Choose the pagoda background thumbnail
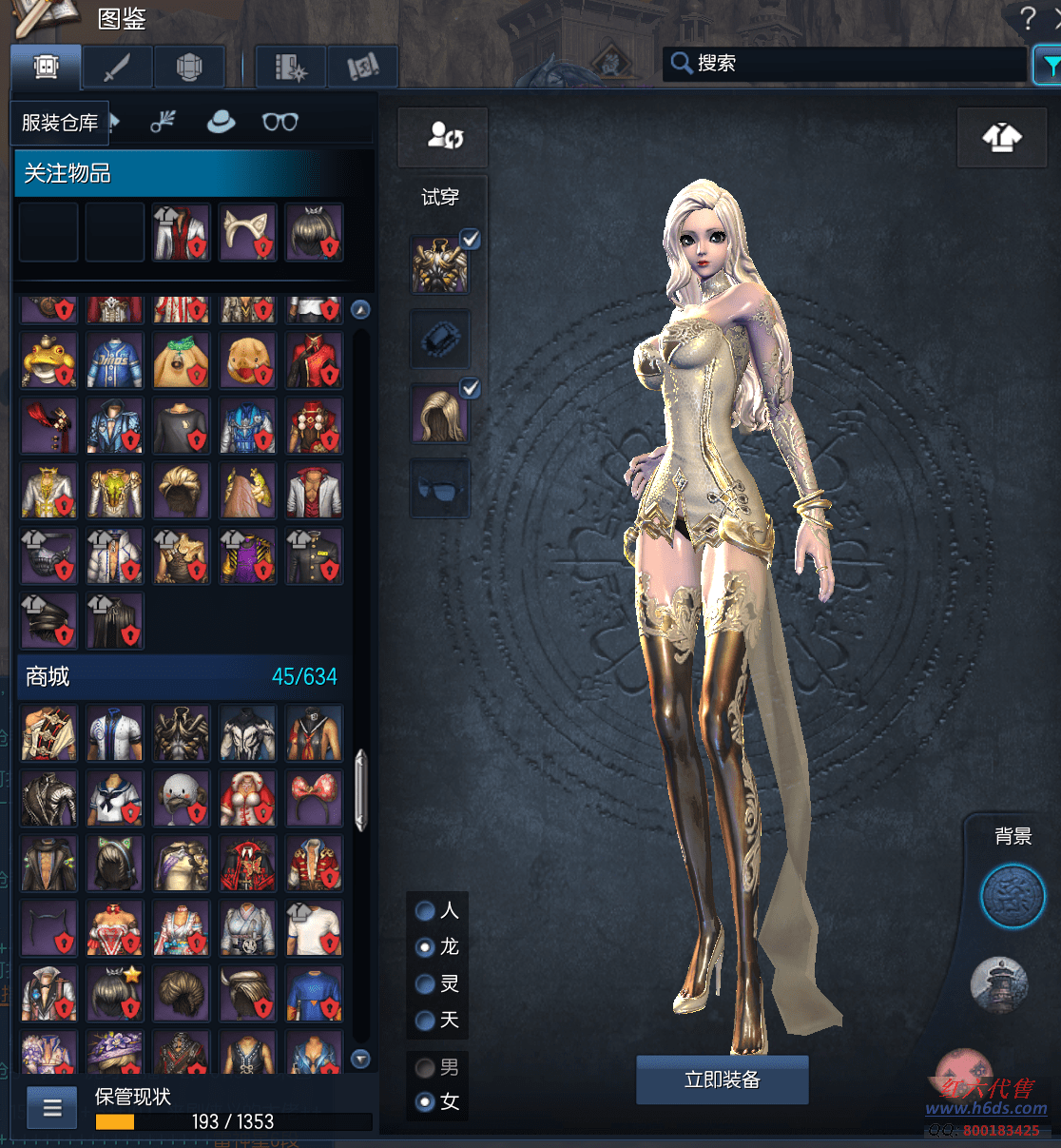The width and height of the screenshot is (1061, 1148). (999, 984)
